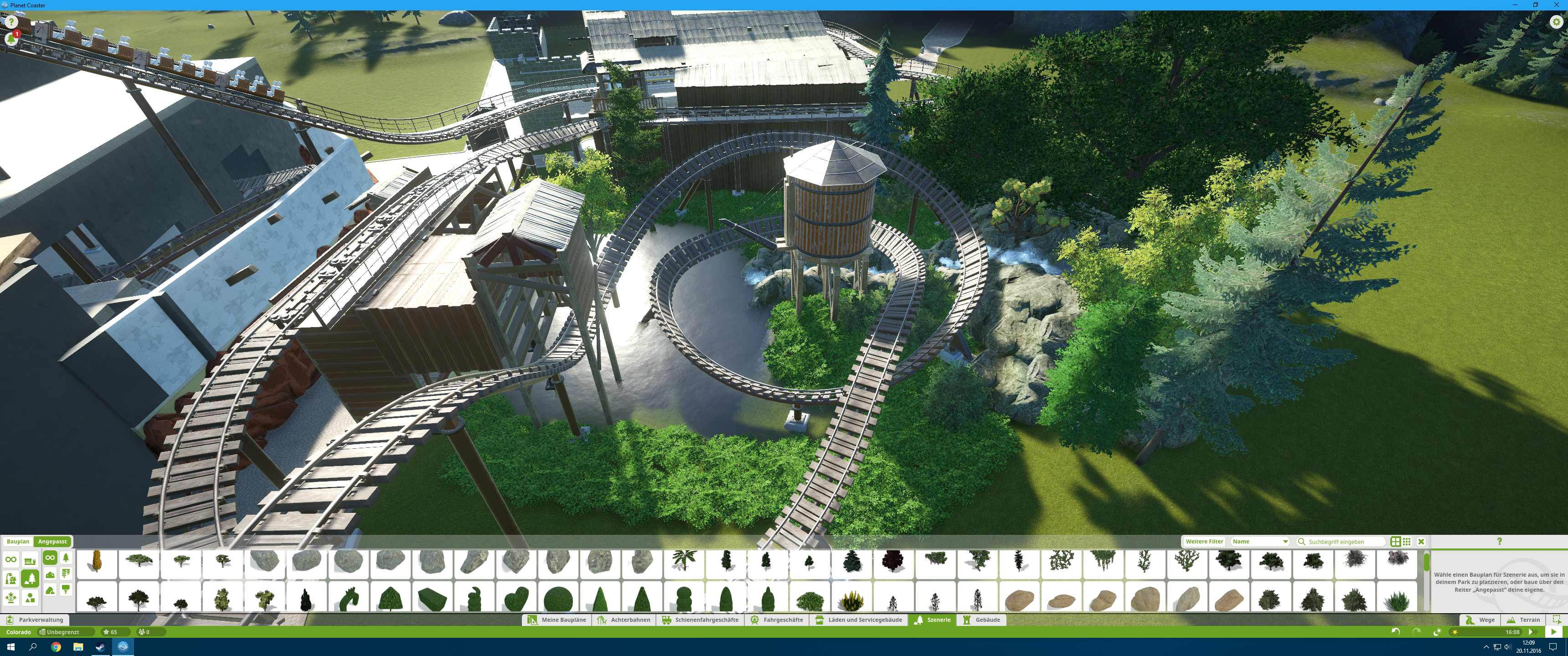Pick the heart-shaped topiary hedge

516,598
